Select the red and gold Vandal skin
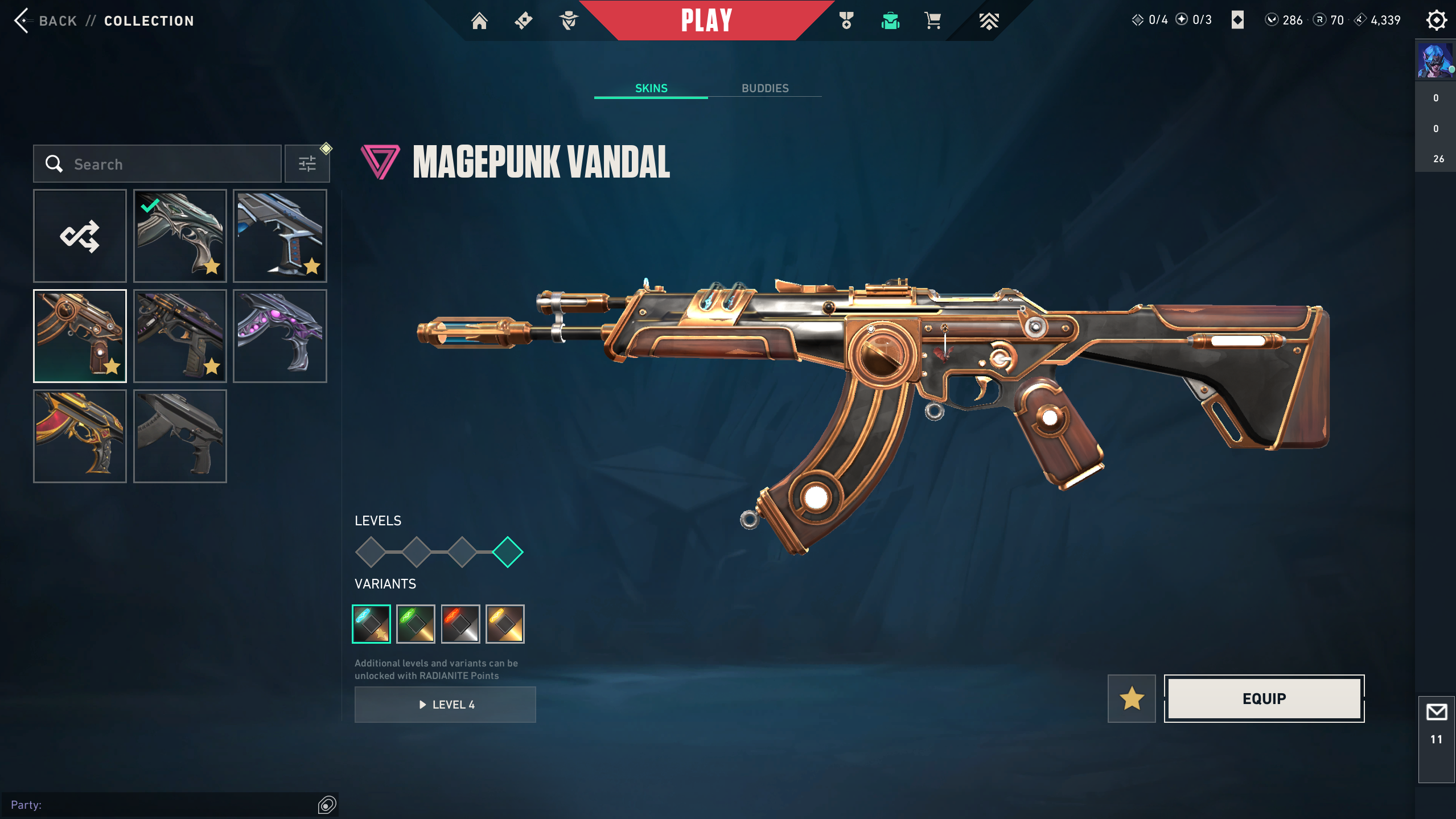Image resolution: width=1456 pixels, height=819 pixels. (x=80, y=436)
